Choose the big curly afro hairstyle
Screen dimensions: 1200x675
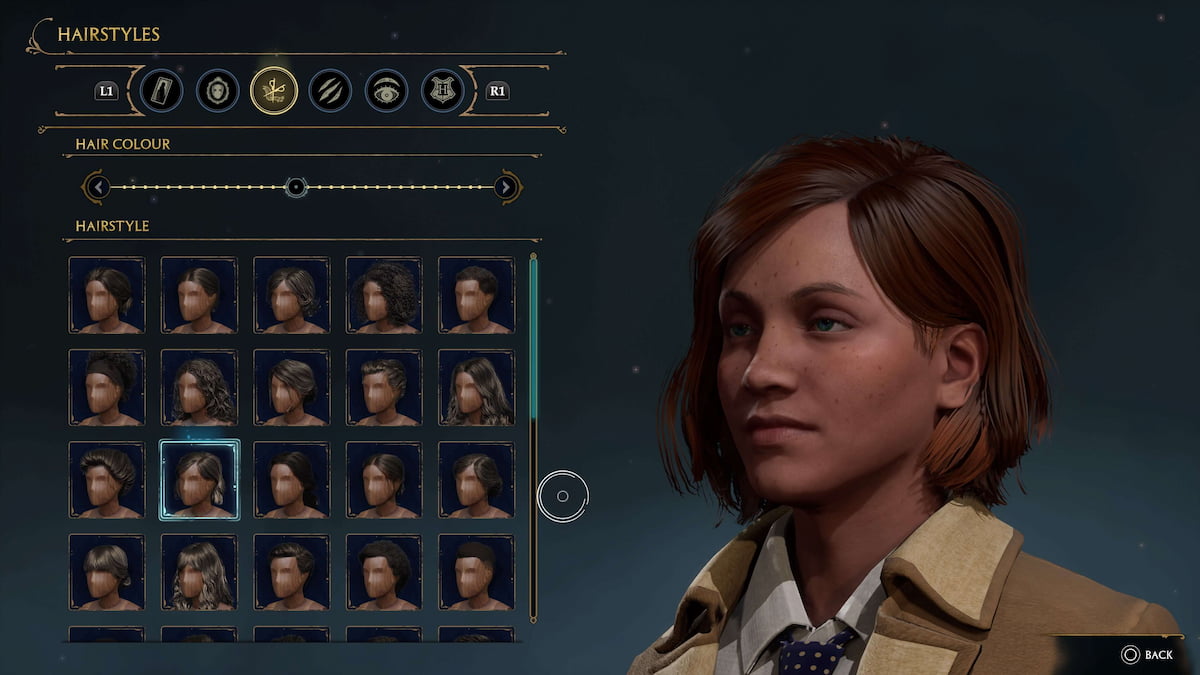(x=384, y=295)
